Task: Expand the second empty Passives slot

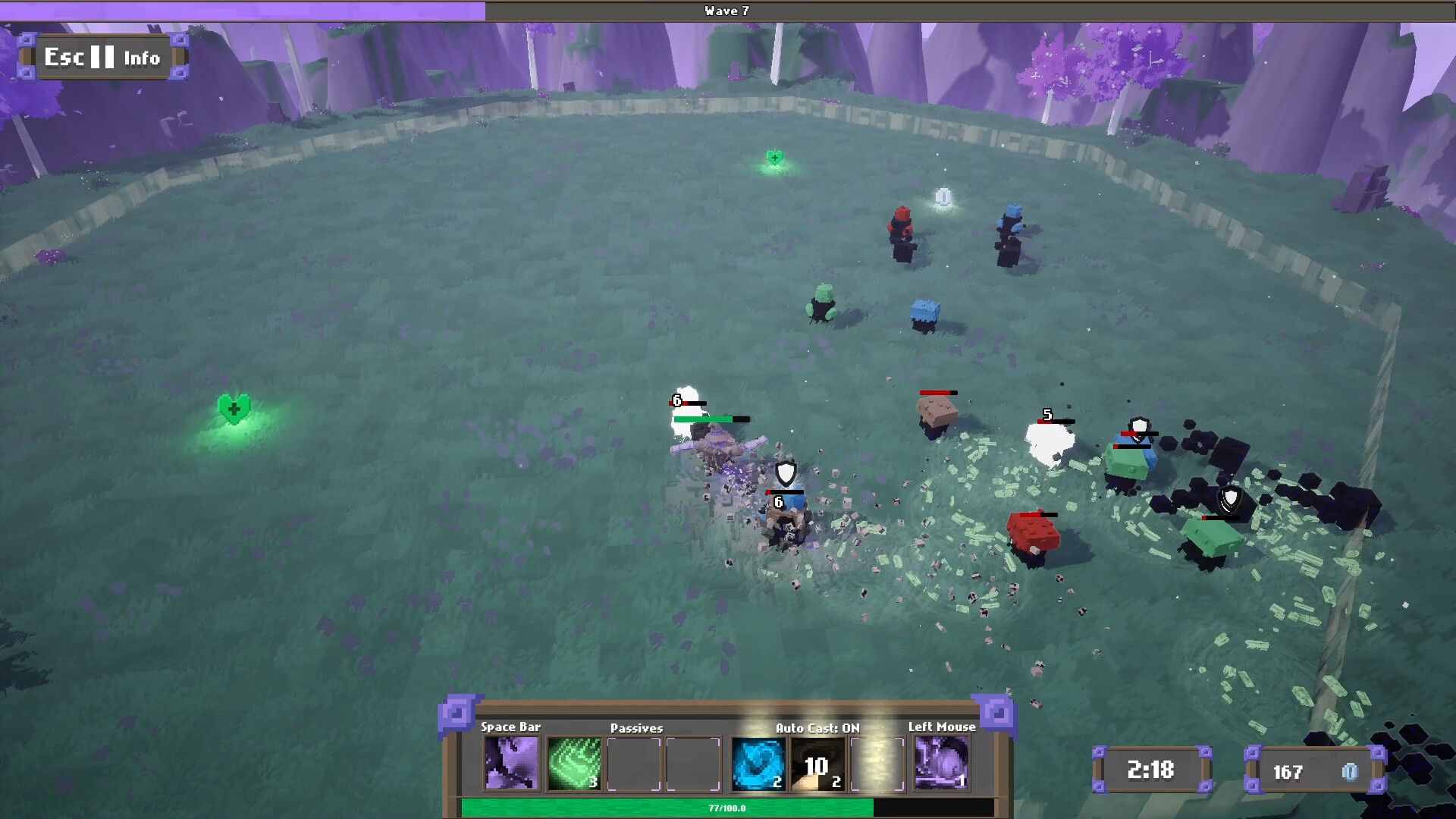Action: point(692,764)
